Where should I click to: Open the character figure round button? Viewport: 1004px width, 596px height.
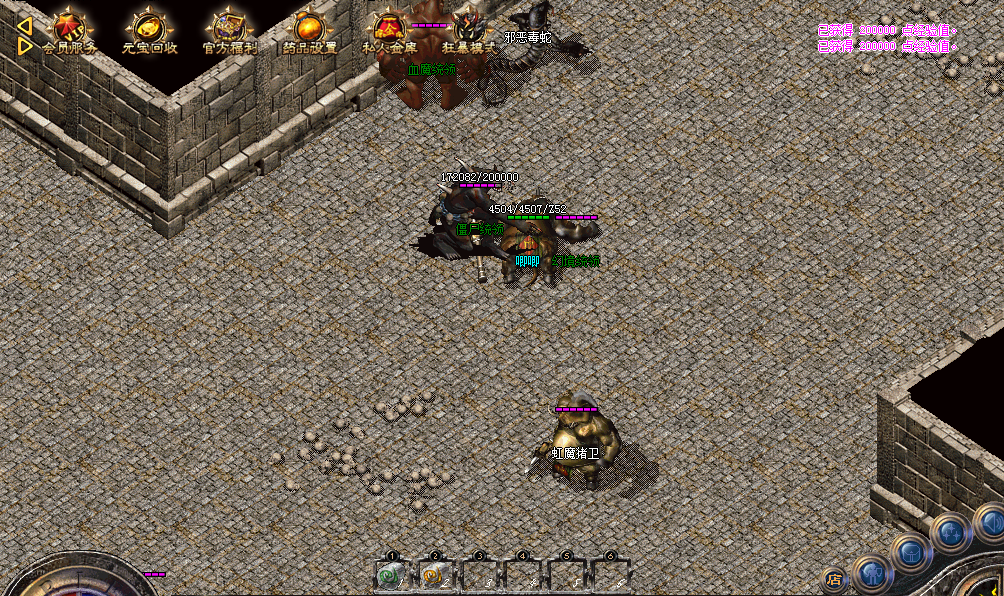pos(872,574)
